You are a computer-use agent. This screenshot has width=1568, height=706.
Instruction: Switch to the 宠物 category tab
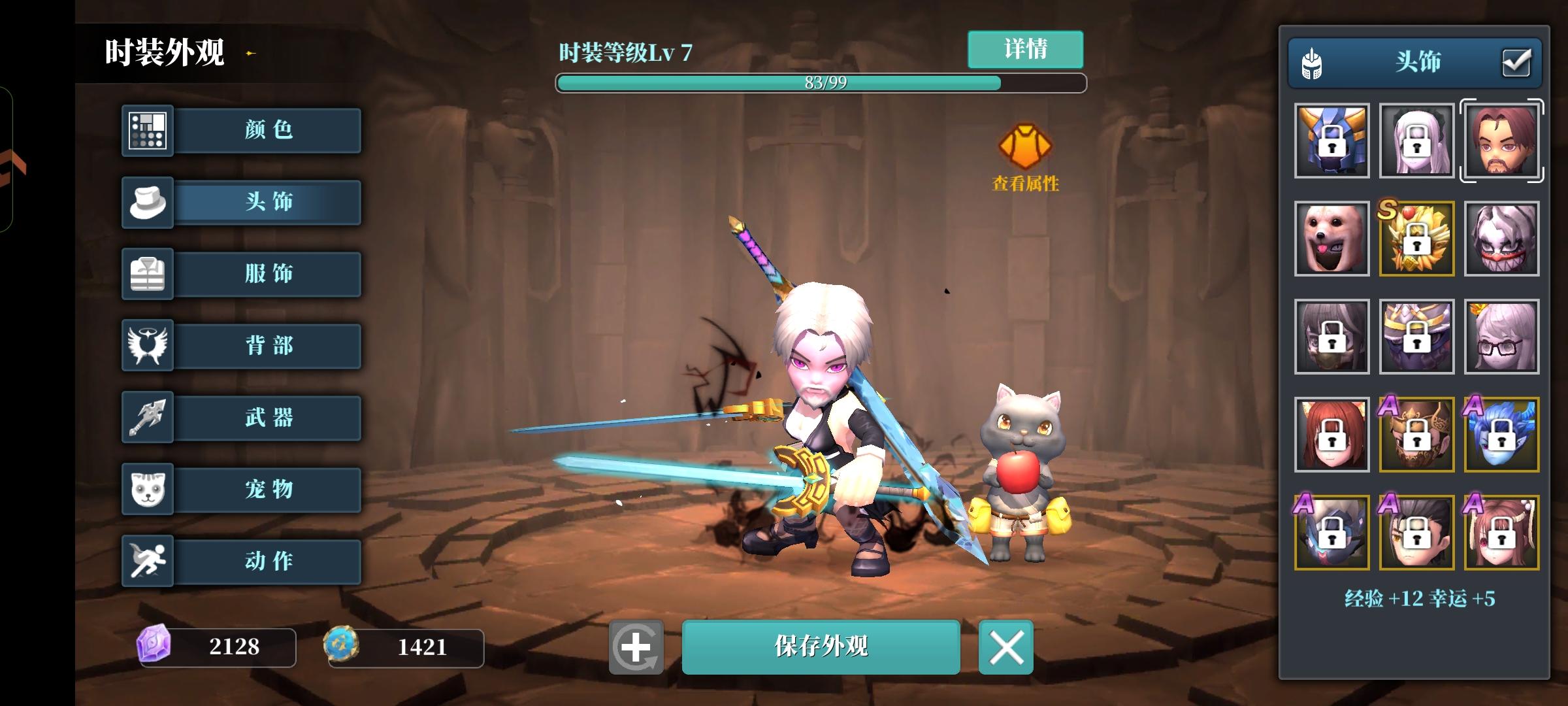coord(268,490)
